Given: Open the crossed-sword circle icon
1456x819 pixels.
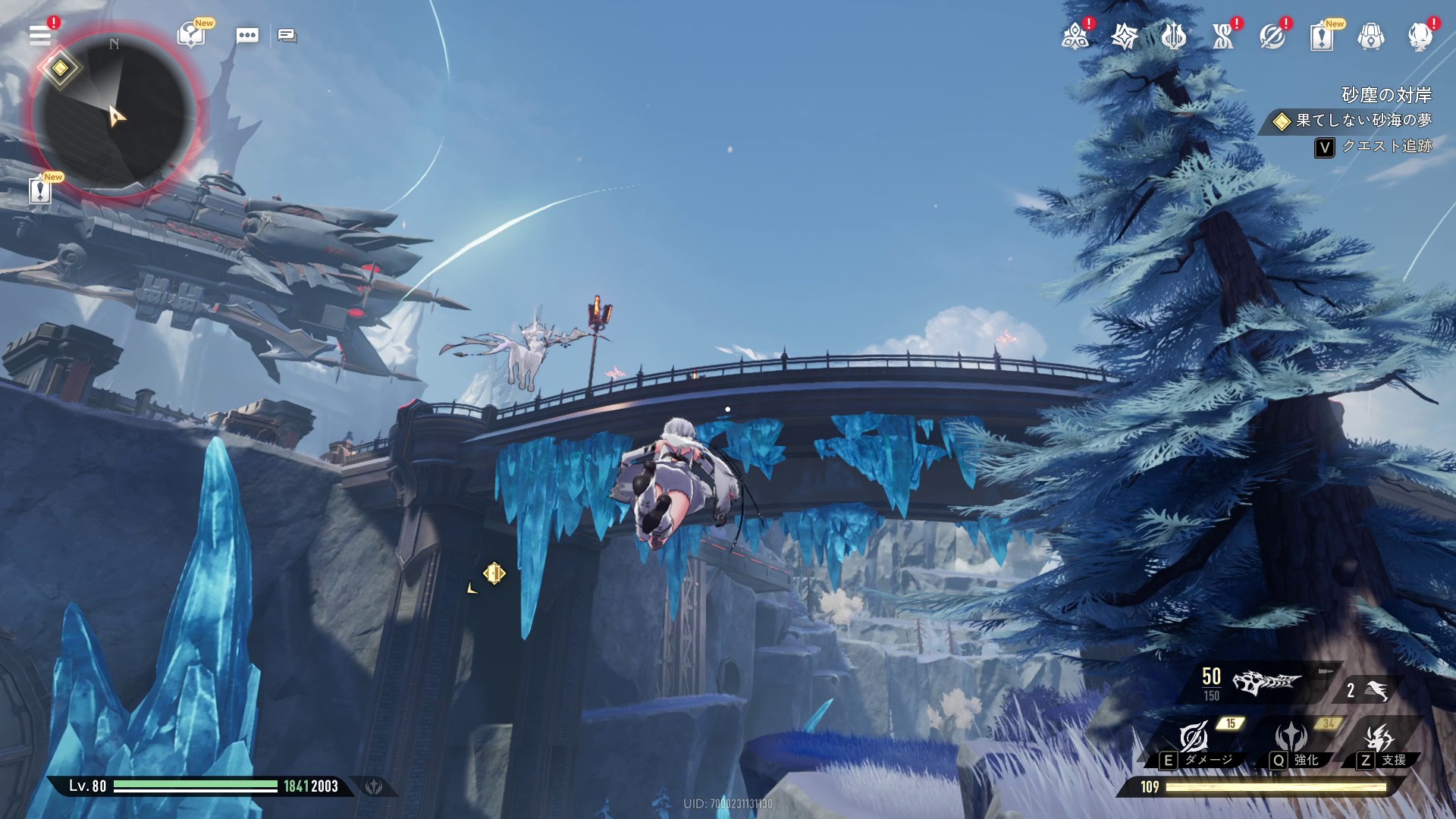Looking at the screenshot, I should (1272, 36).
